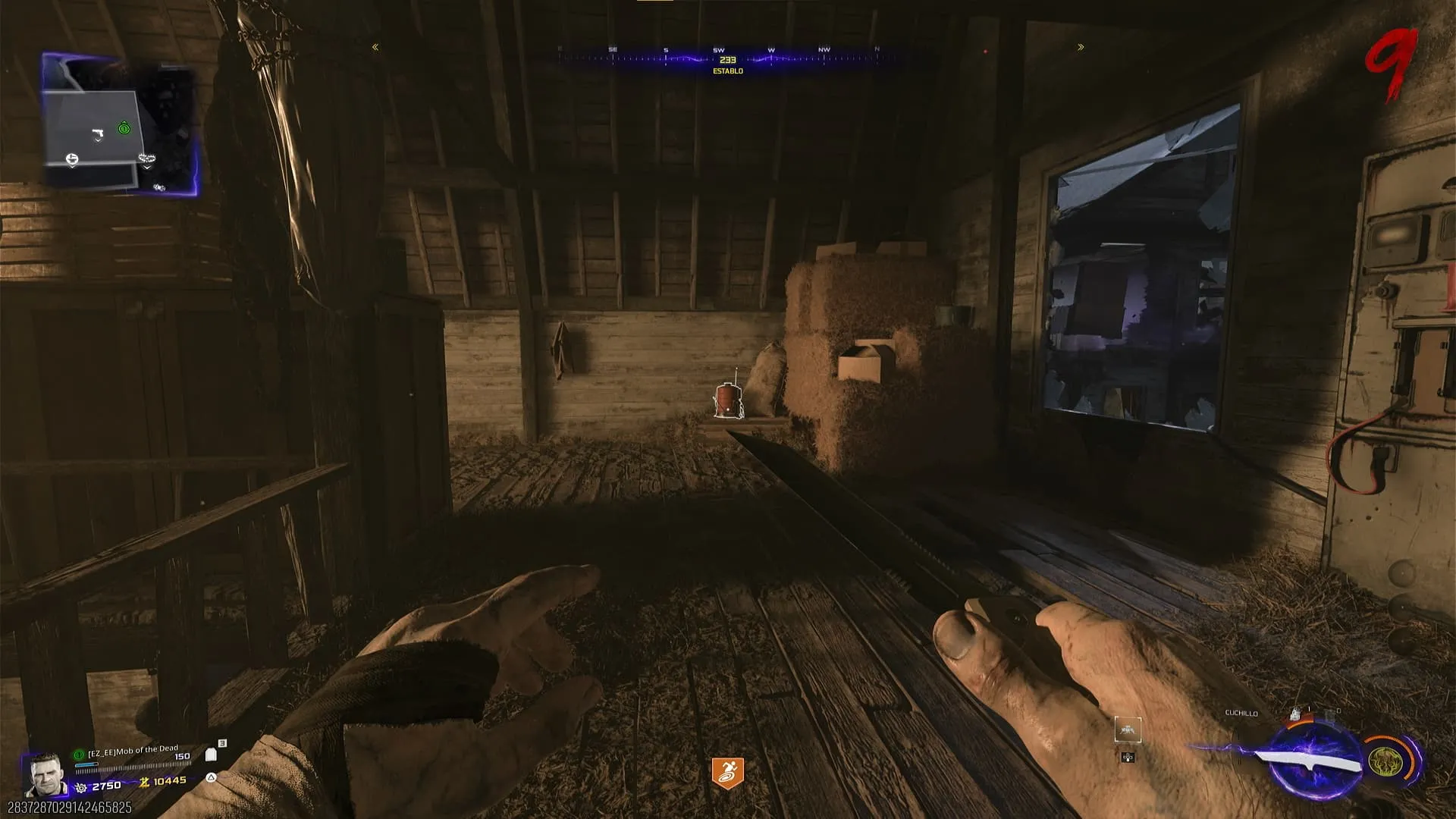Select the framed scorestreak slot icon
Viewport: 1456px width, 819px height.
[x=1128, y=730]
